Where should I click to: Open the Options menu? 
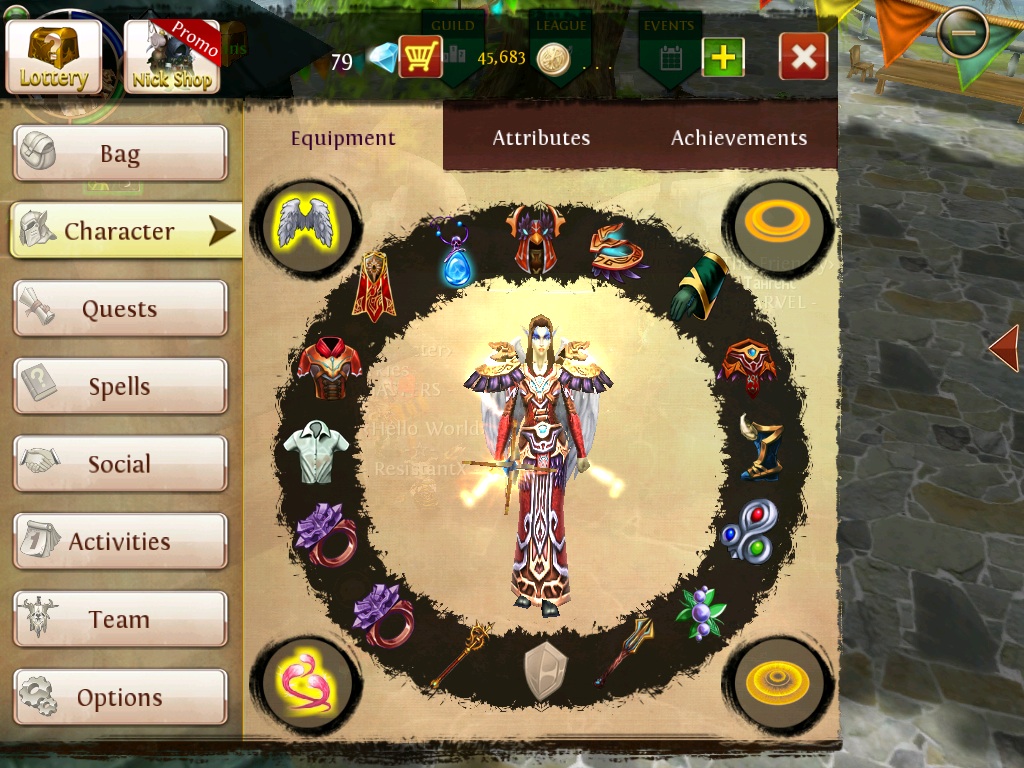[x=120, y=697]
